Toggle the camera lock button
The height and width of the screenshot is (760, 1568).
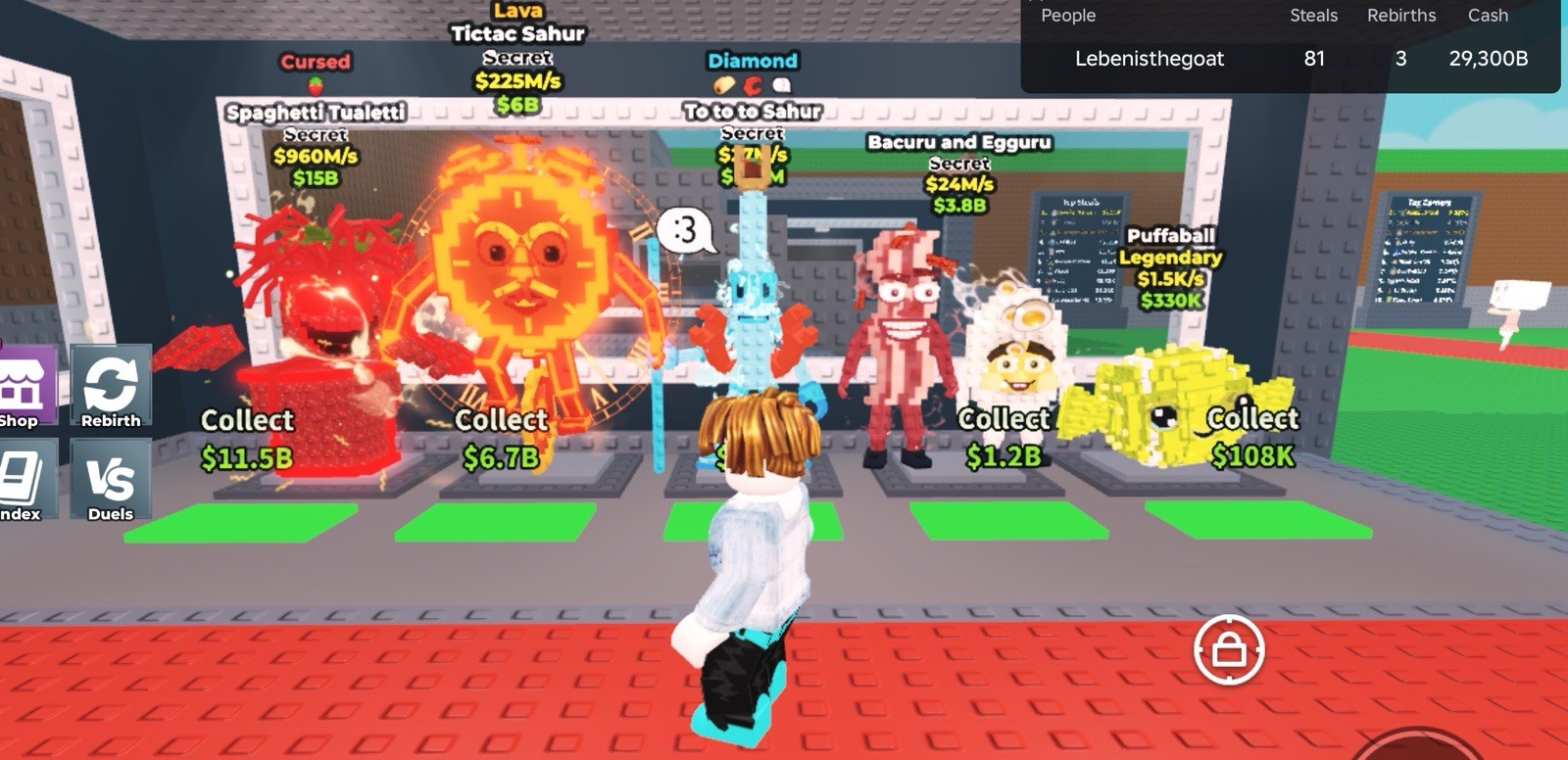pos(1229,650)
